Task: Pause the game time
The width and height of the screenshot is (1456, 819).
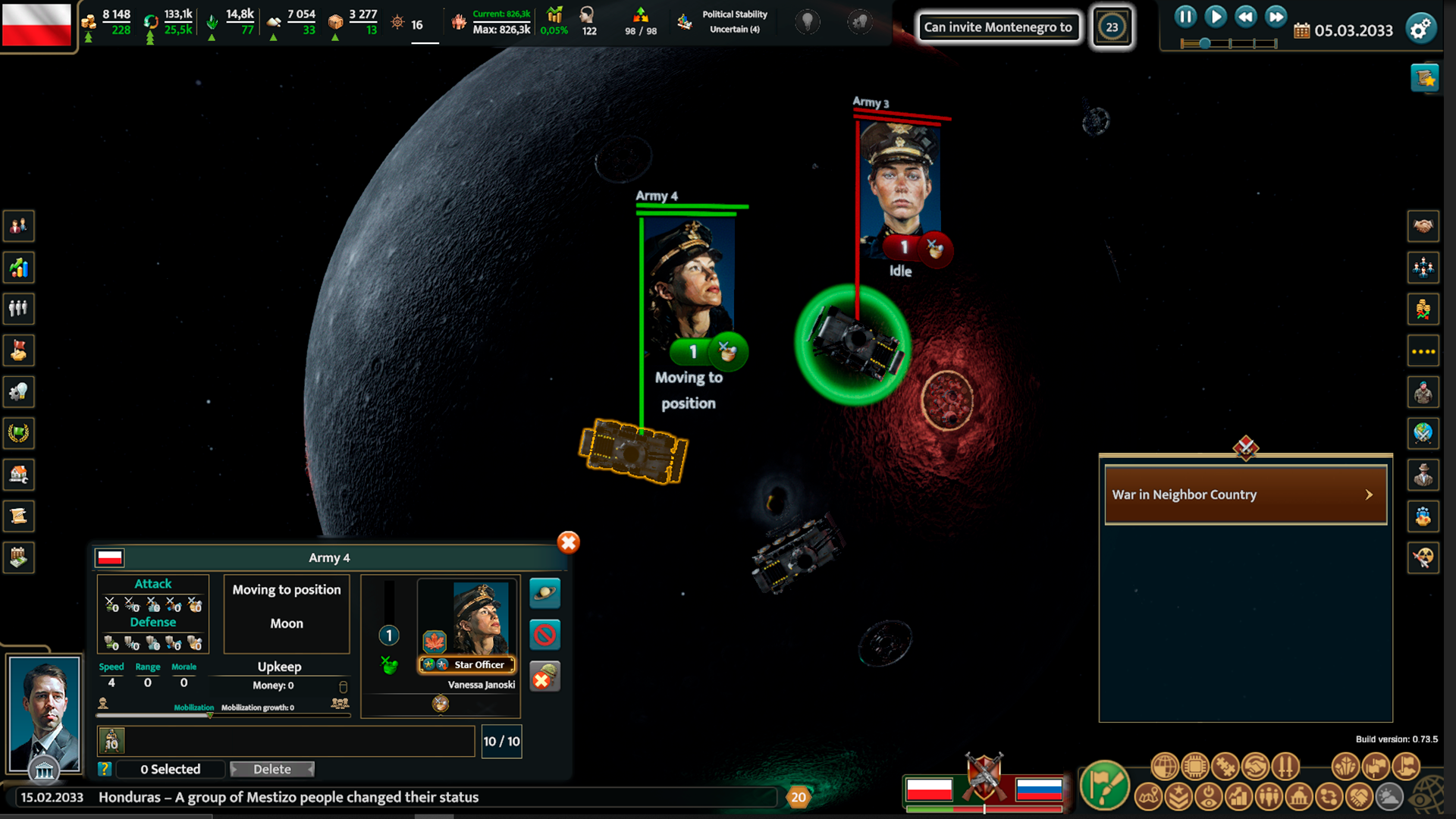Action: (x=1185, y=17)
